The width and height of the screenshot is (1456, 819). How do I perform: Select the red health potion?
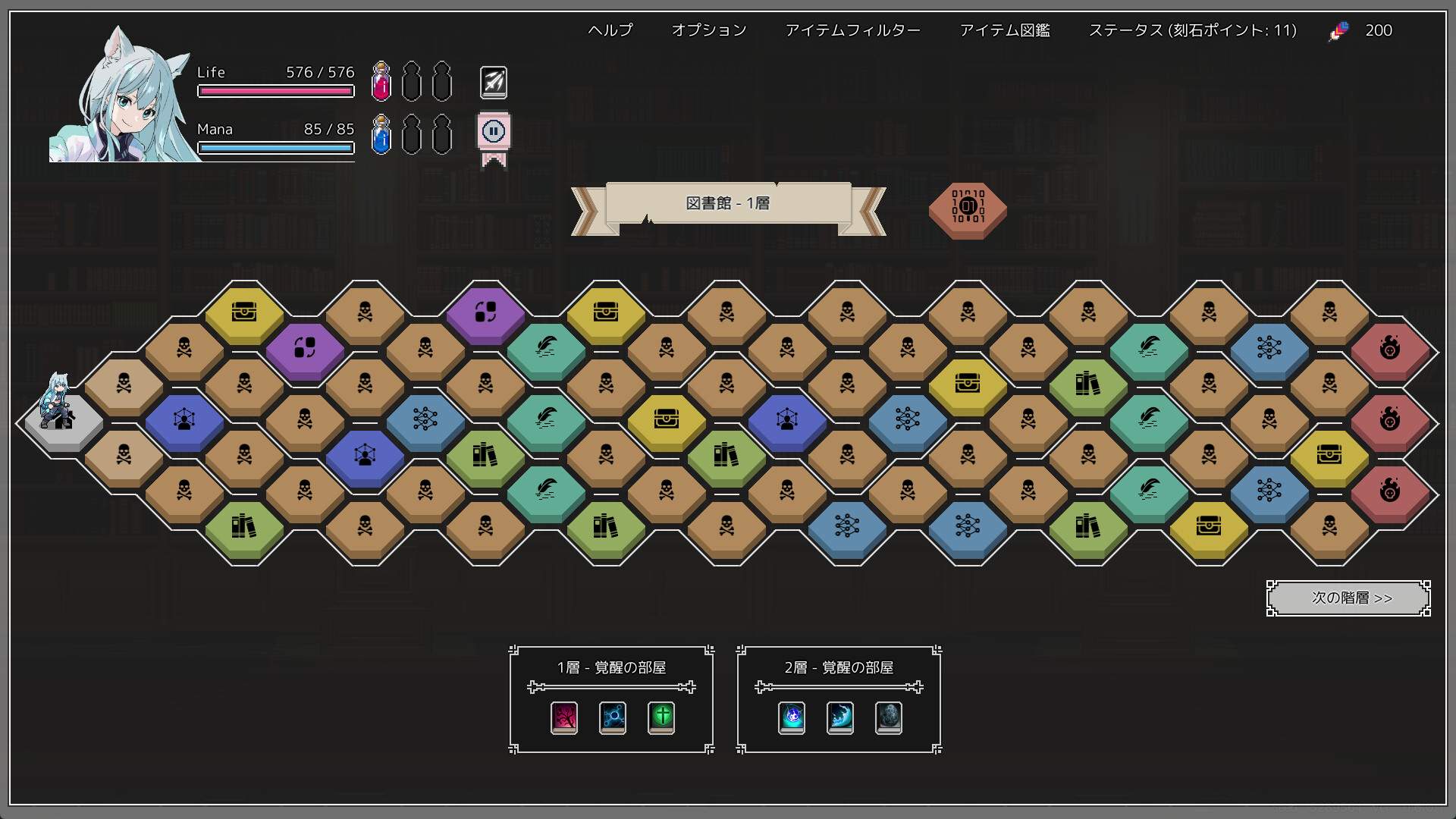tap(381, 83)
